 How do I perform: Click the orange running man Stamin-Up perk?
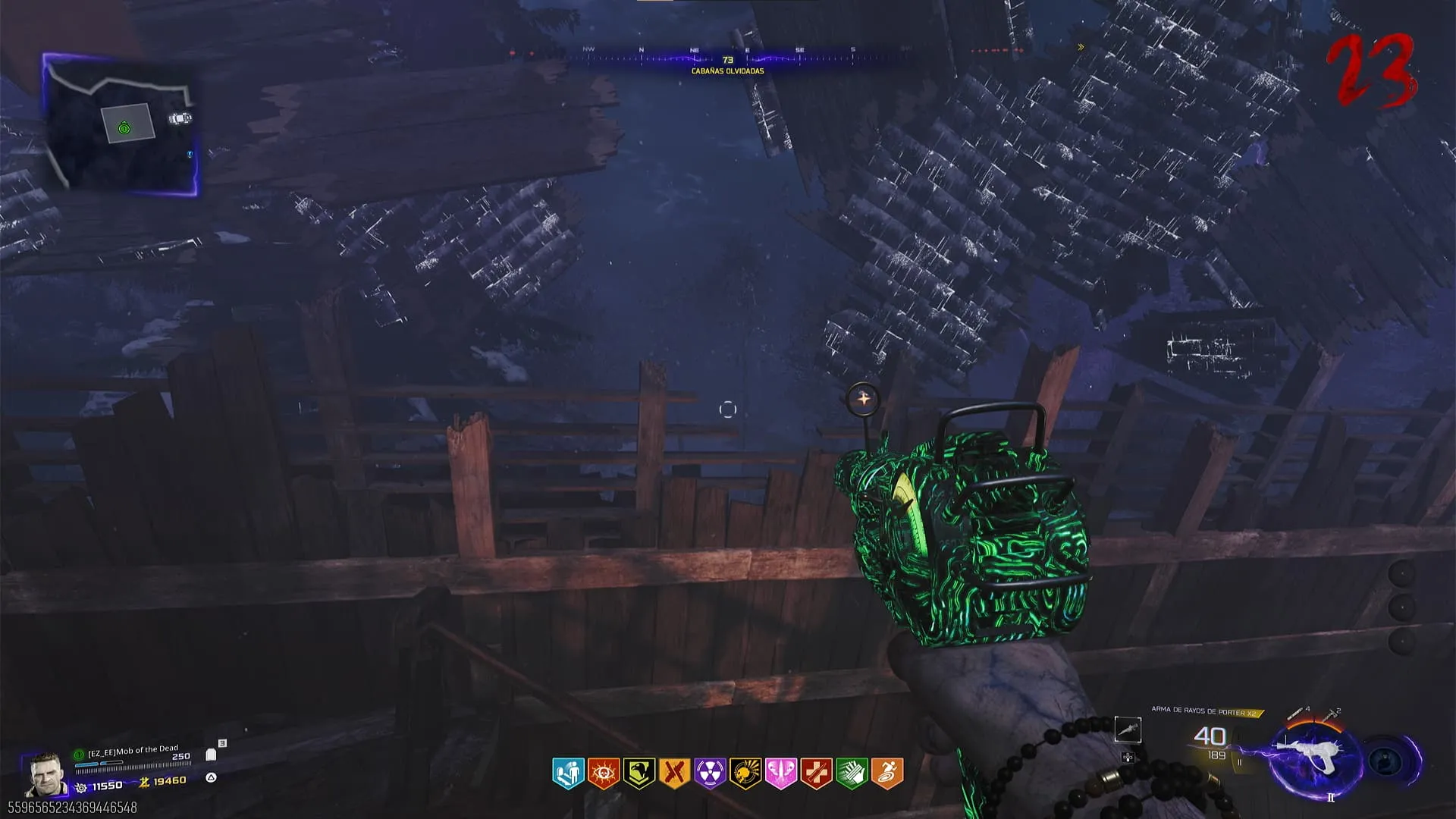(887, 773)
